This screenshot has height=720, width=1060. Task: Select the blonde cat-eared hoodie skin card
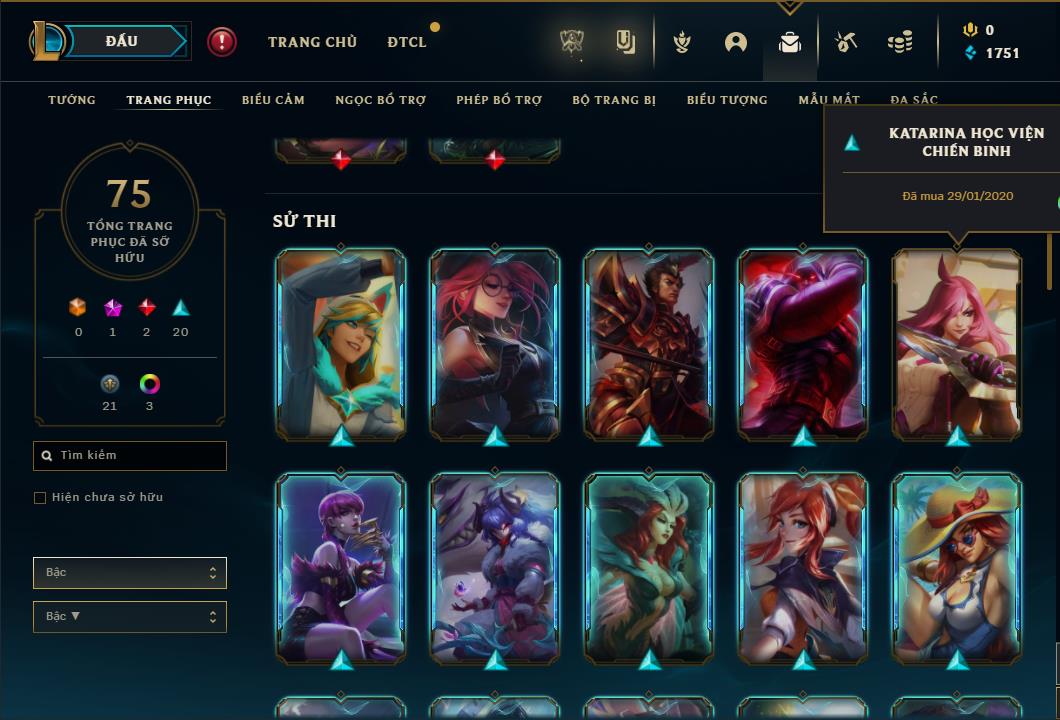point(341,342)
